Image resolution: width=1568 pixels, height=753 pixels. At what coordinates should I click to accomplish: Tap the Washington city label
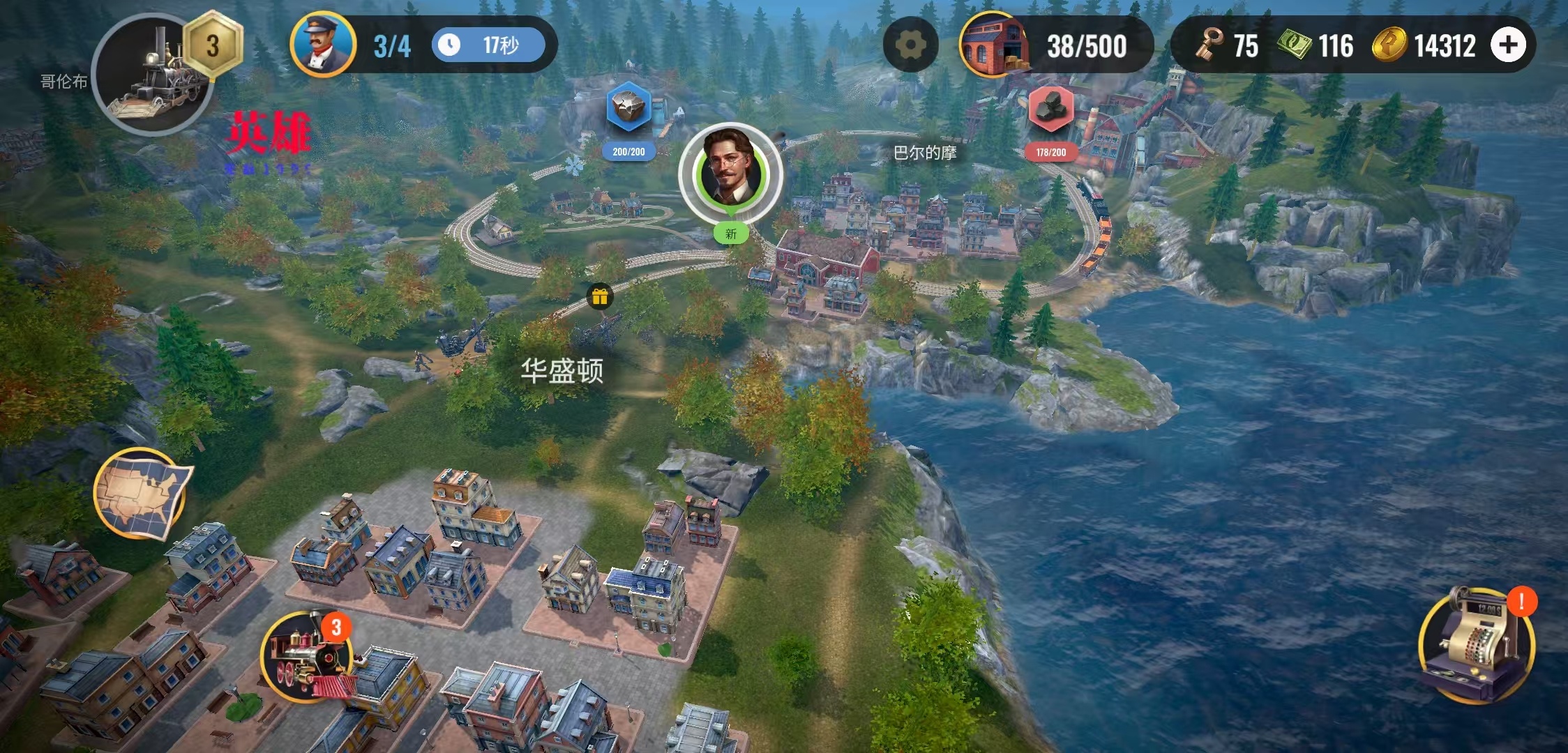(x=561, y=371)
